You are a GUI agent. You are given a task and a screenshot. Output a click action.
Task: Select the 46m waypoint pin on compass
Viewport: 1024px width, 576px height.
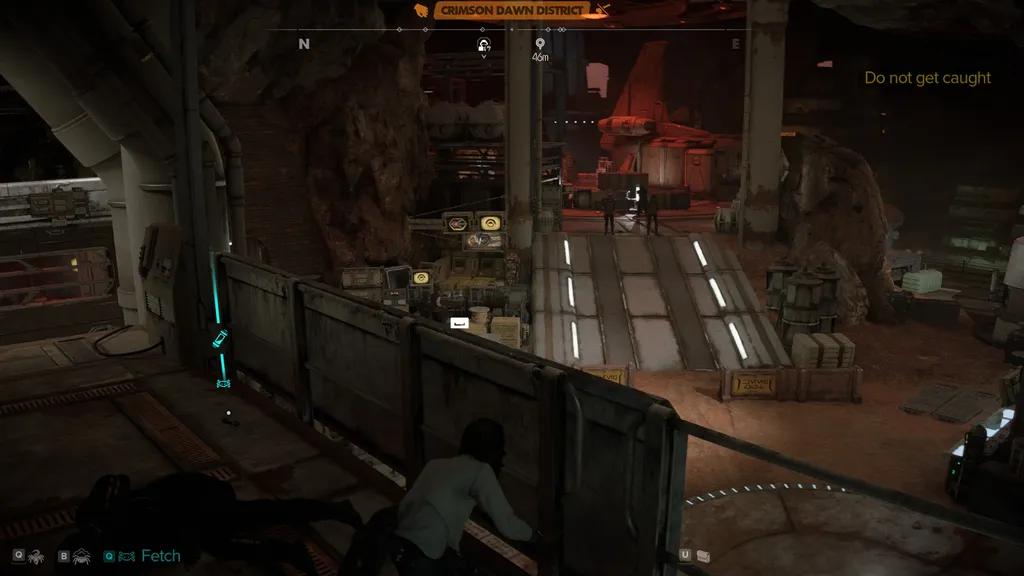click(x=540, y=44)
